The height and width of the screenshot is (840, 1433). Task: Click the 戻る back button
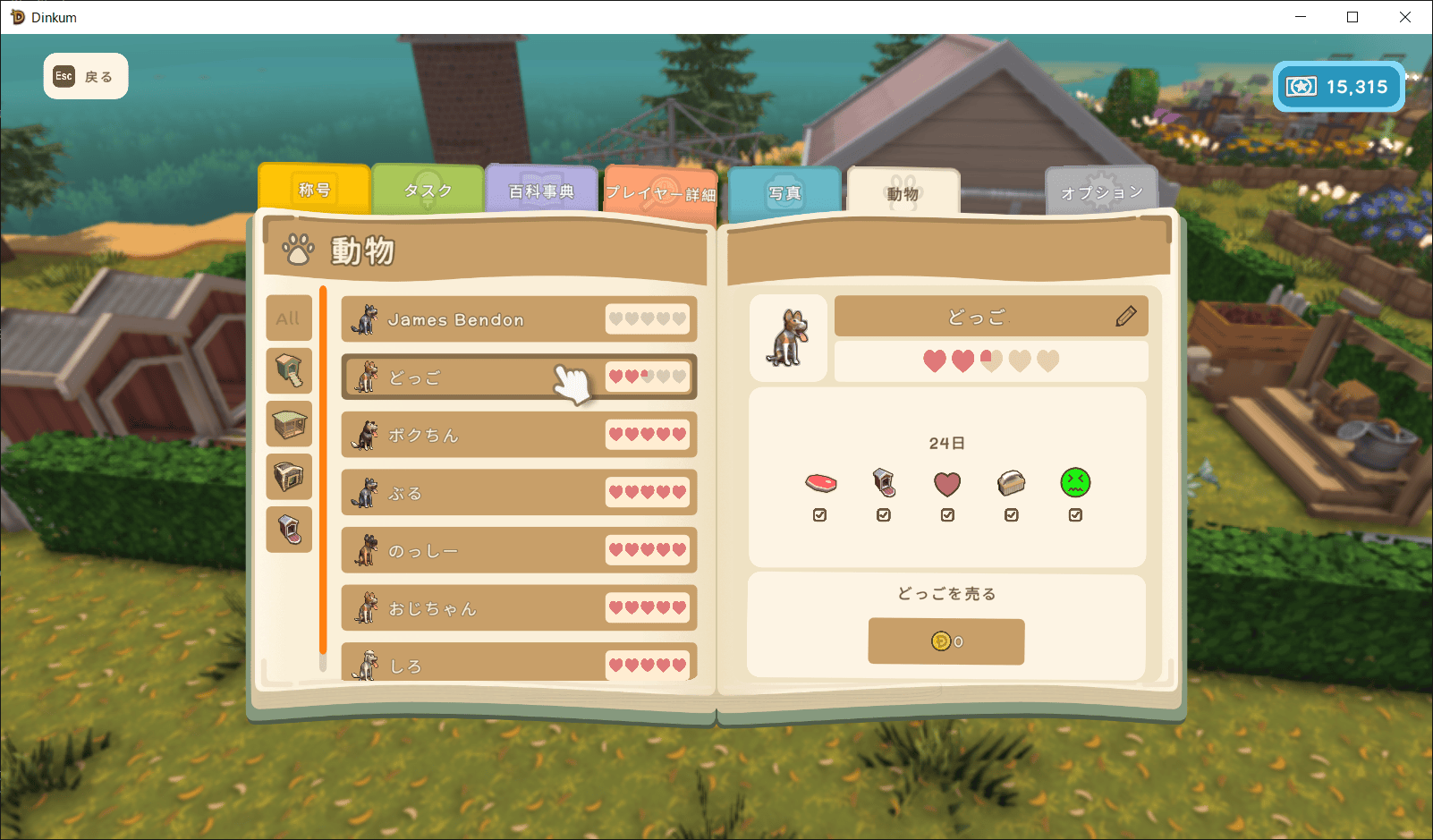[85, 77]
